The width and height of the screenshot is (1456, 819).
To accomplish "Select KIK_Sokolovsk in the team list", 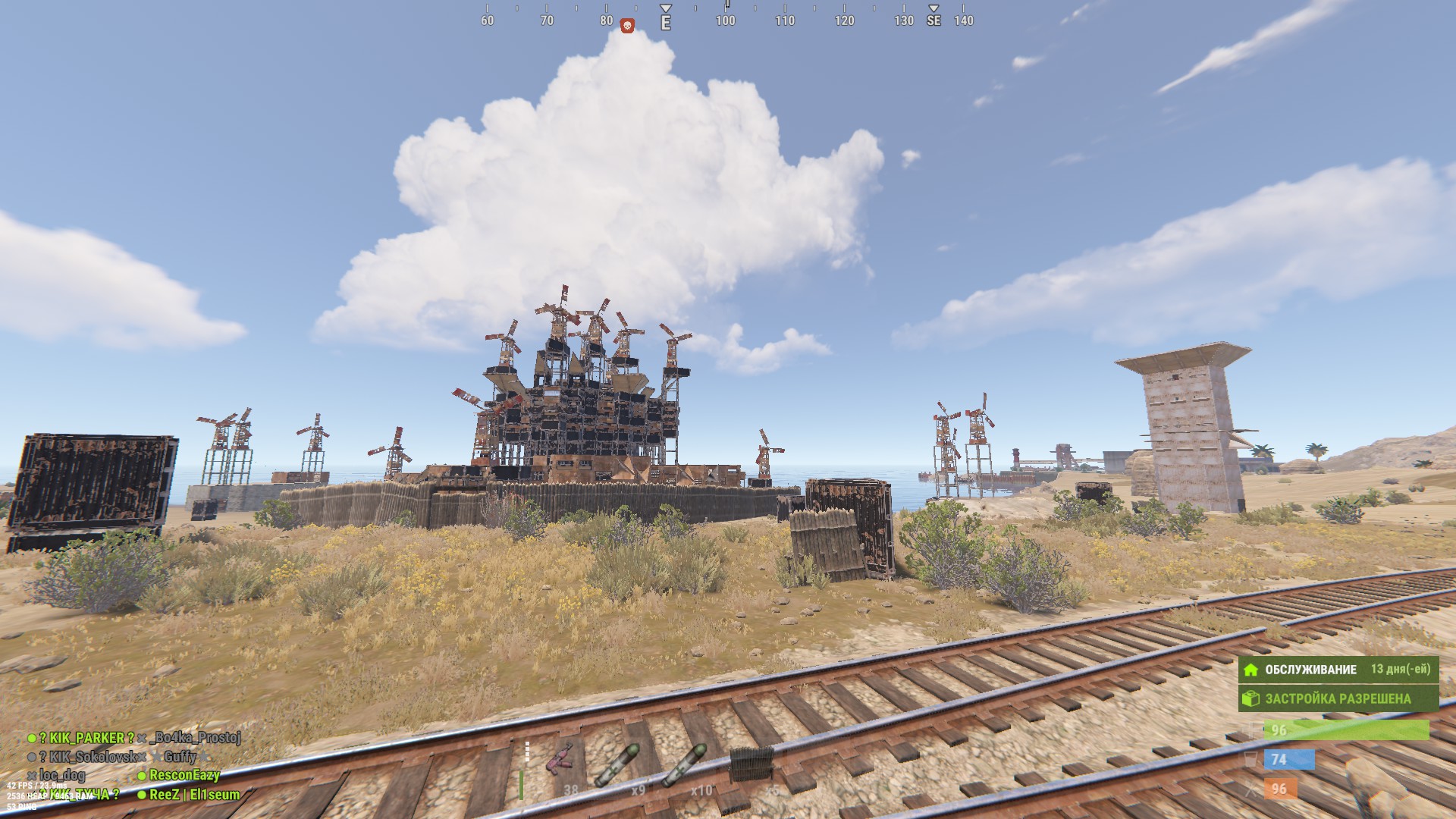I will click(x=87, y=757).
